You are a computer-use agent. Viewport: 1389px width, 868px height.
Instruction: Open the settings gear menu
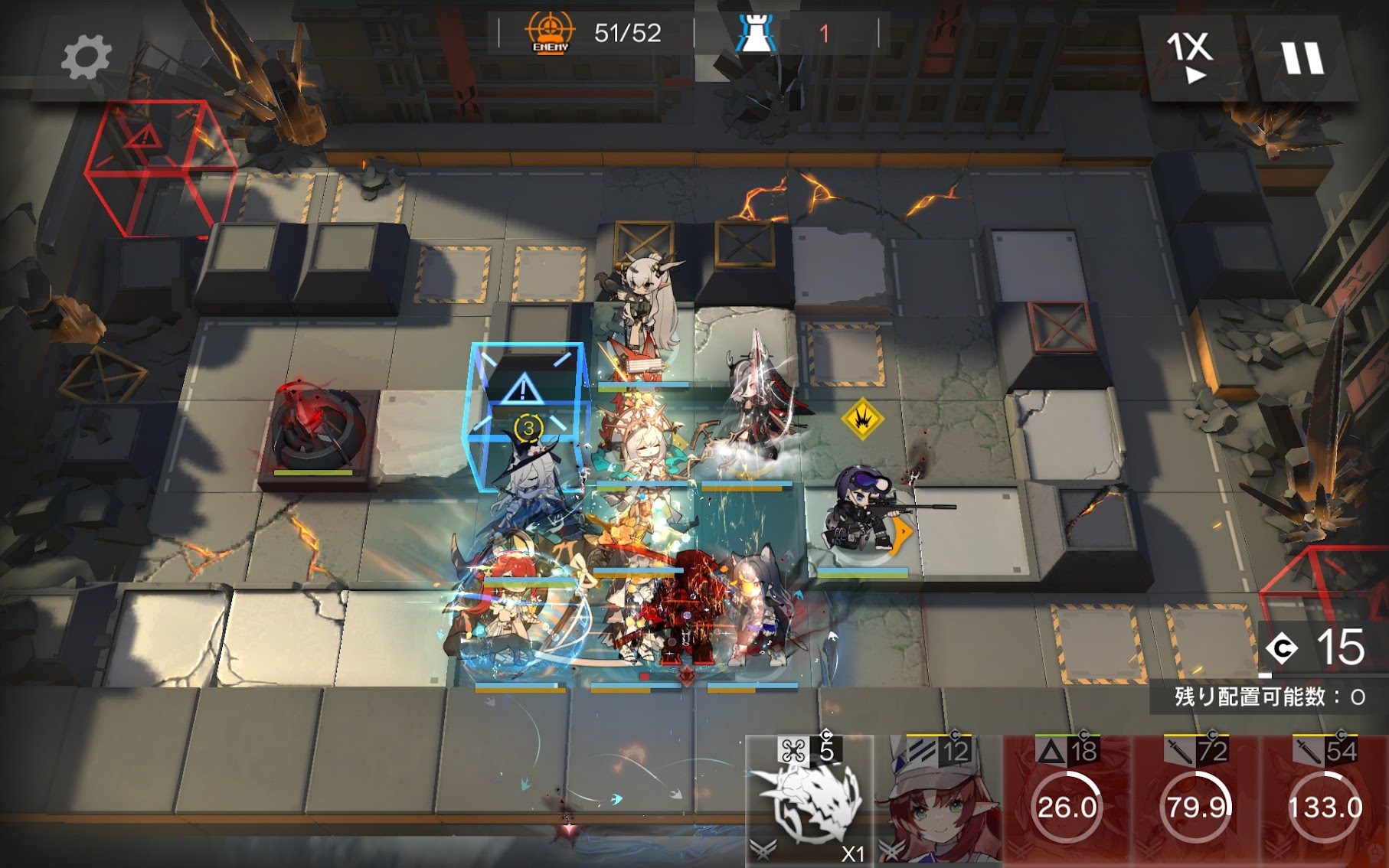click(86, 57)
